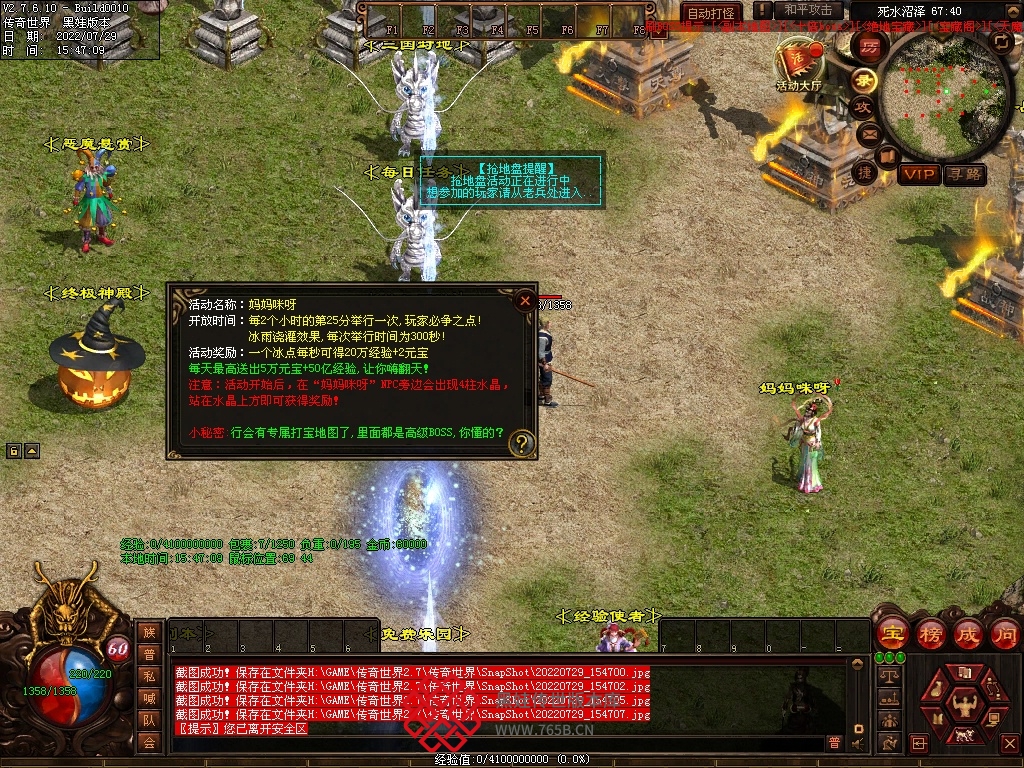Open the 捷 shortcut button
This screenshot has height=768, width=1024.
pos(863,173)
